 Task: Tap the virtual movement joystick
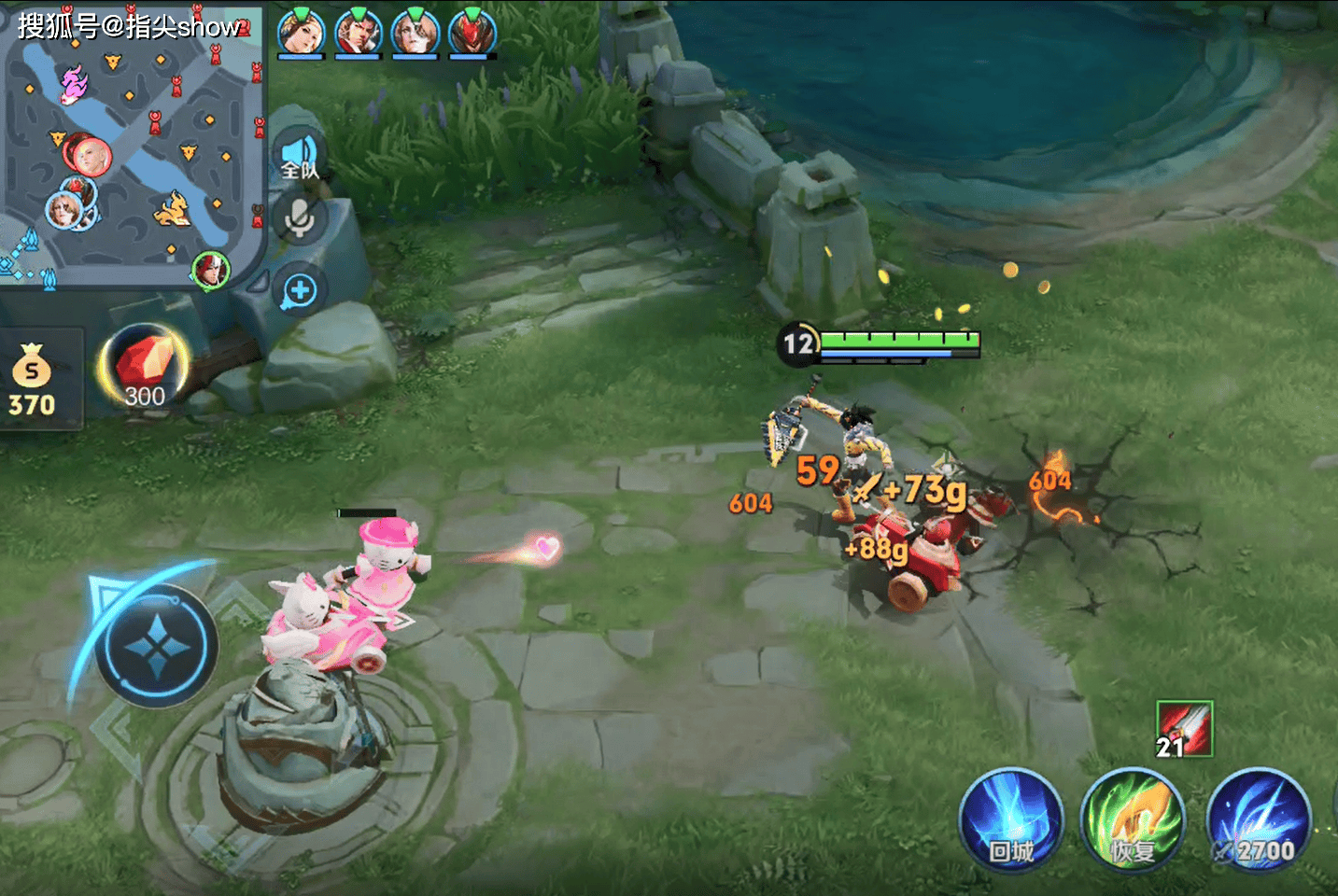pos(156,645)
